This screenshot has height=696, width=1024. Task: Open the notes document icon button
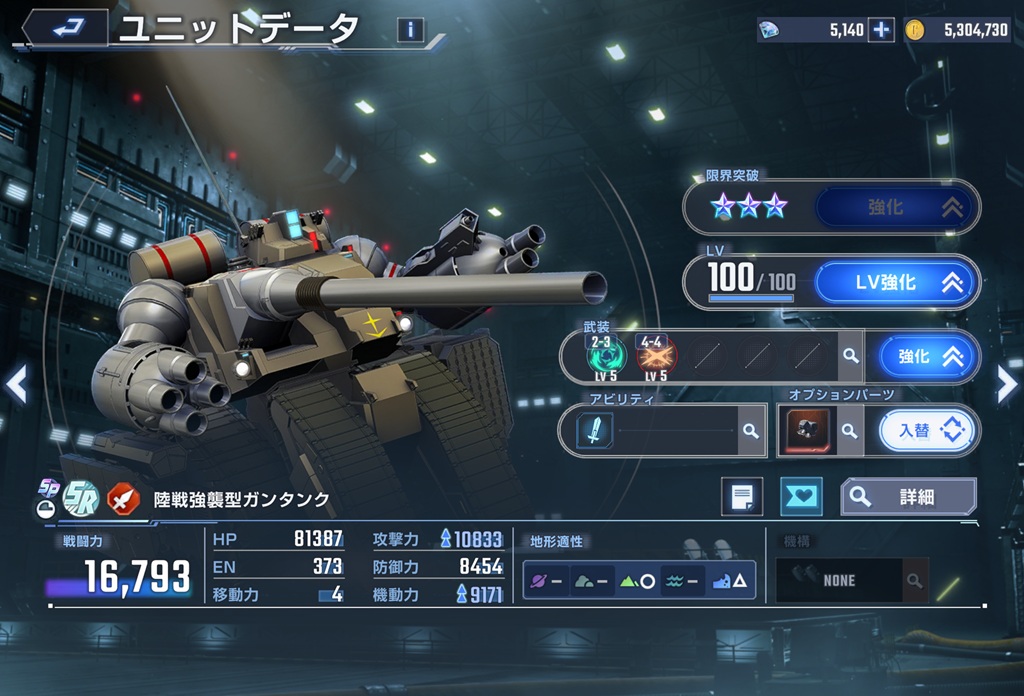tap(741, 496)
